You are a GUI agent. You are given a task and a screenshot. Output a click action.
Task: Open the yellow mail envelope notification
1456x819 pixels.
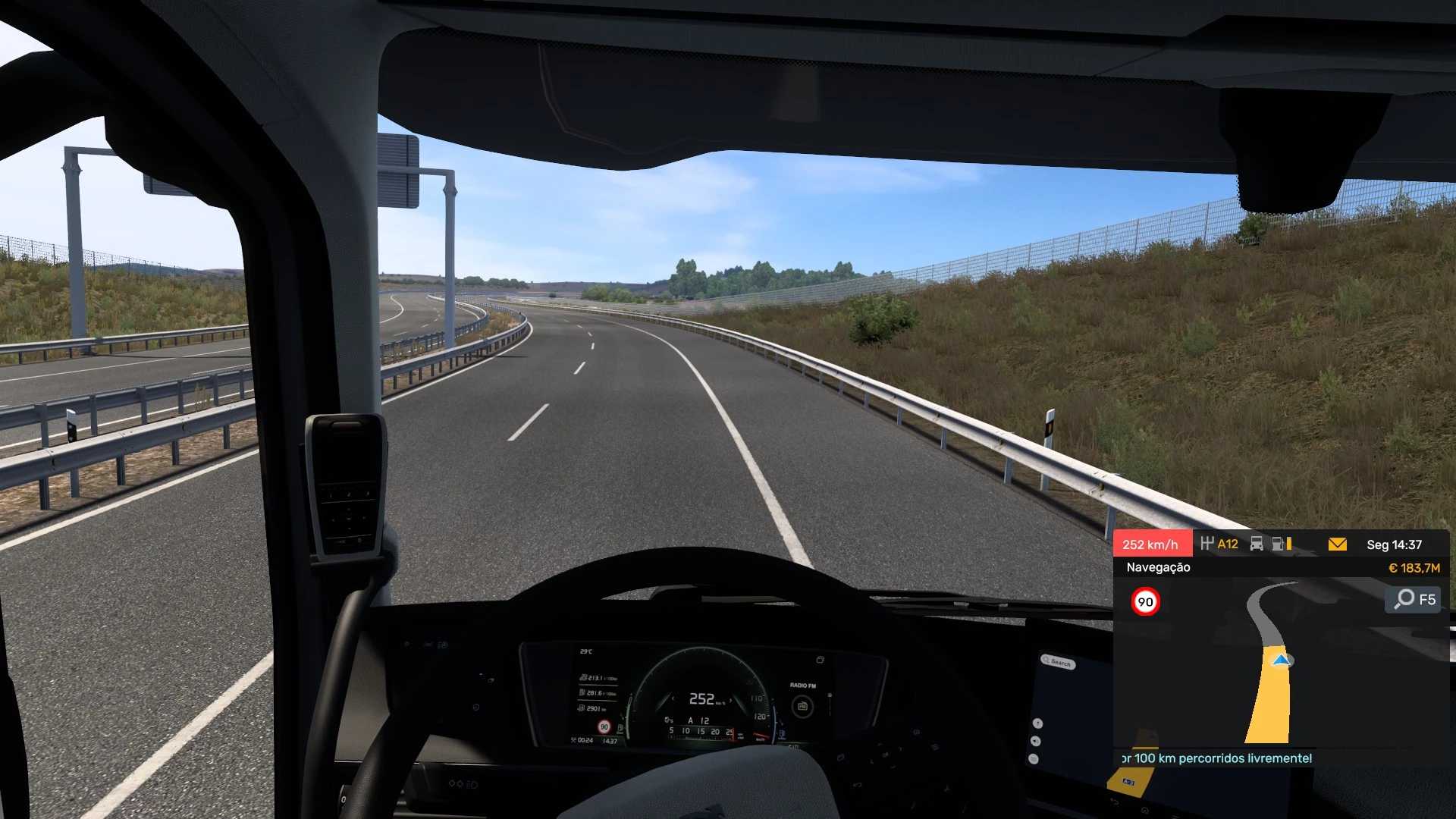coord(1337,544)
